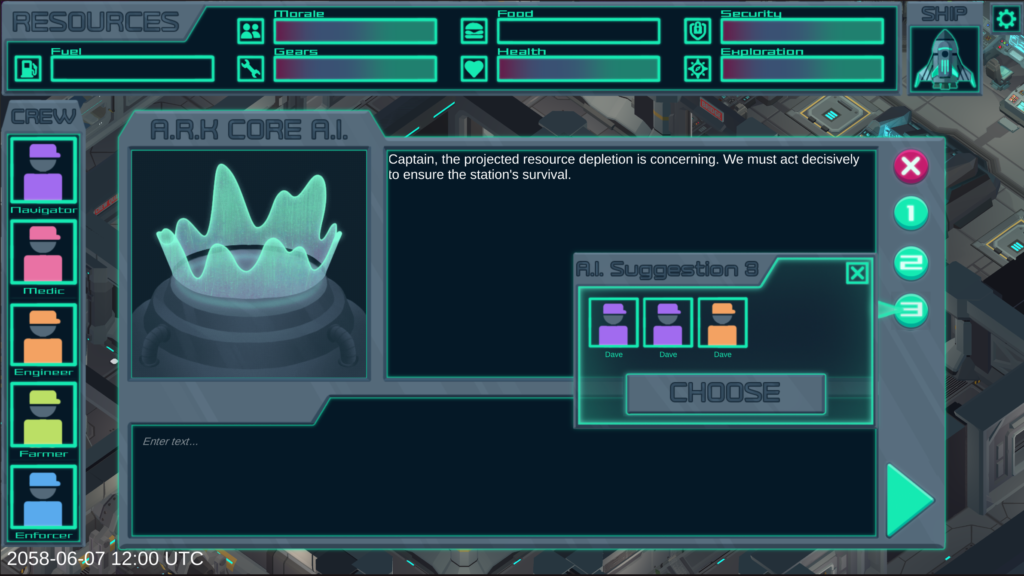Open the Ship panel
Viewport: 1024px width, 576px height.
coord(944,58)
